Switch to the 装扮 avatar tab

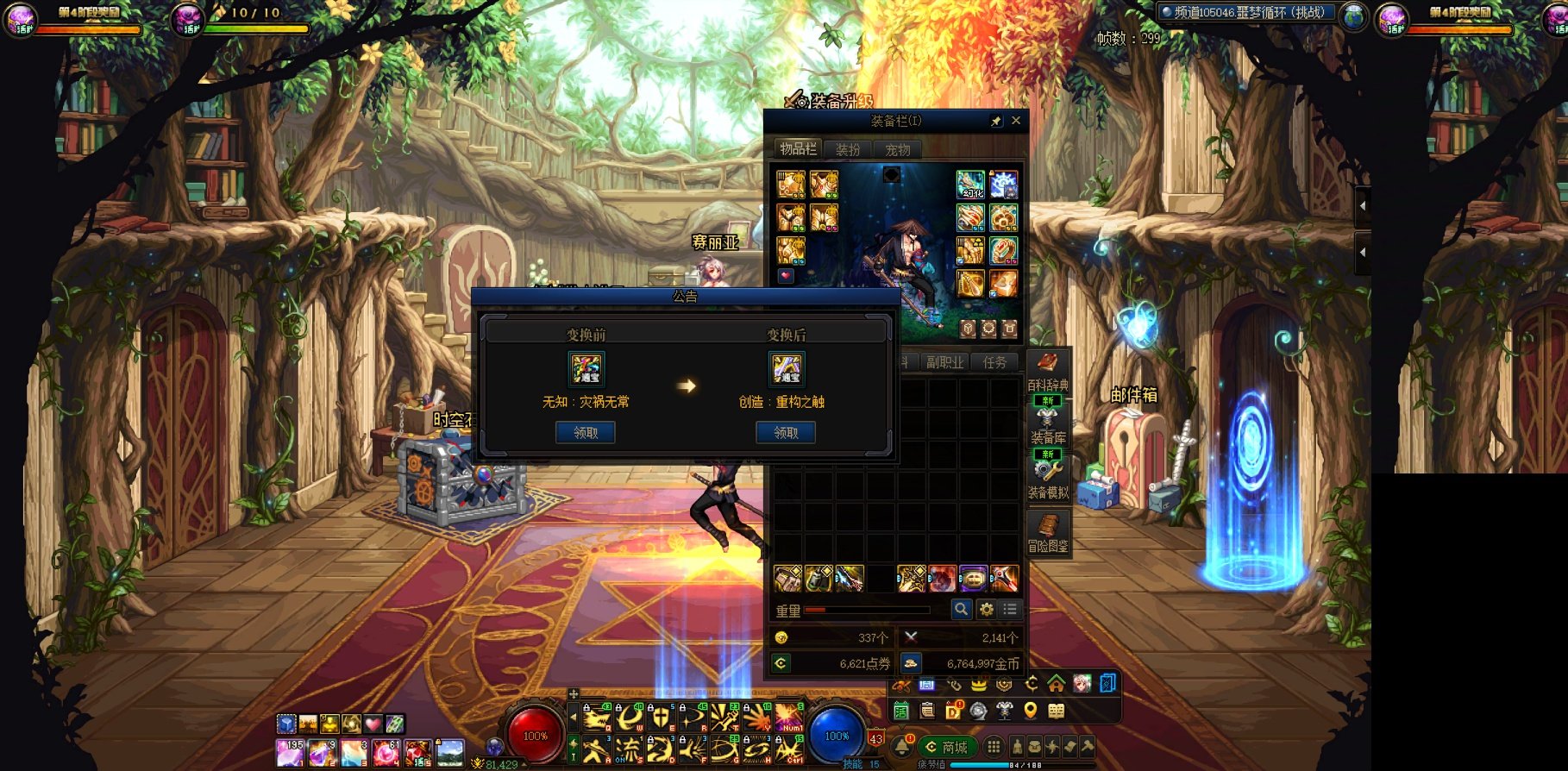coord(848,149)
